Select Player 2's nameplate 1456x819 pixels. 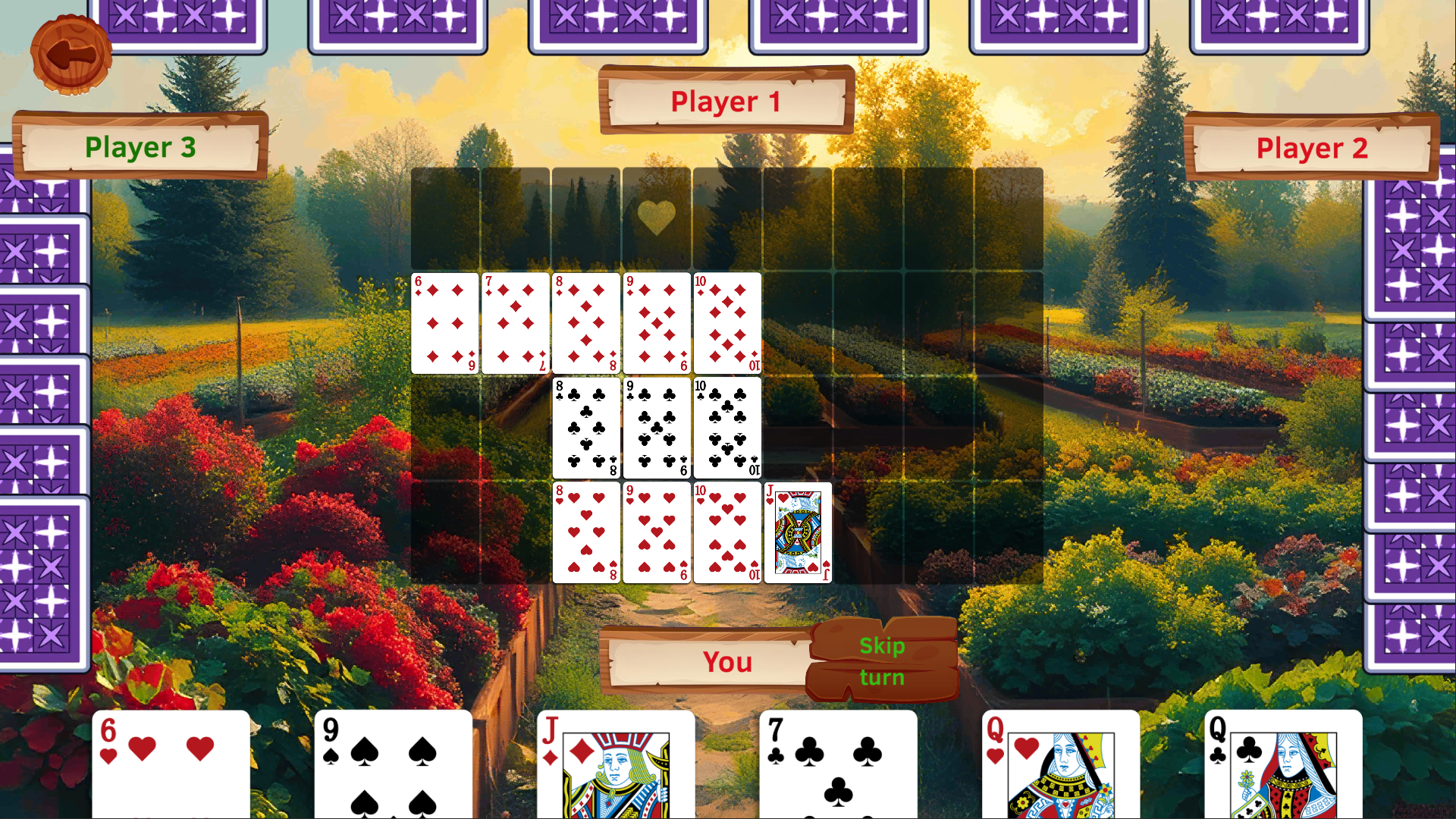(1311, 148)
